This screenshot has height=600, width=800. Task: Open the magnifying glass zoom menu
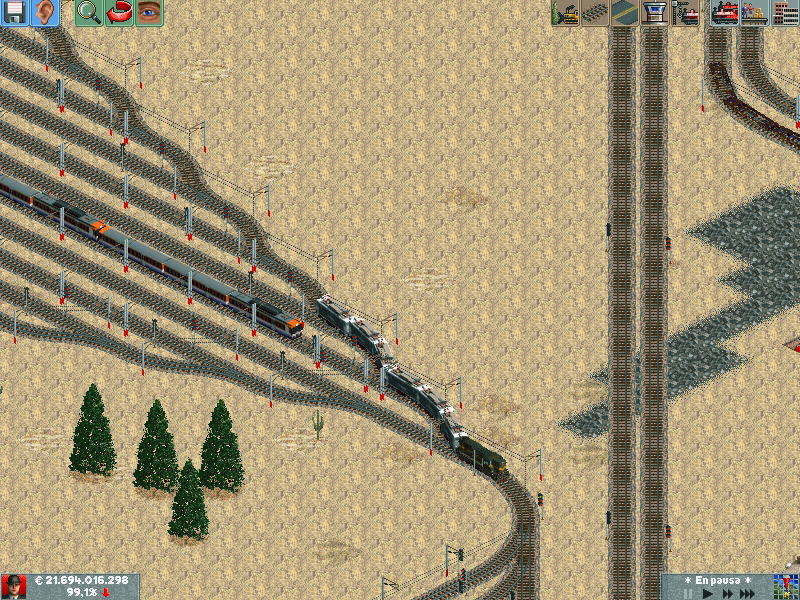(x=89, y=13)
